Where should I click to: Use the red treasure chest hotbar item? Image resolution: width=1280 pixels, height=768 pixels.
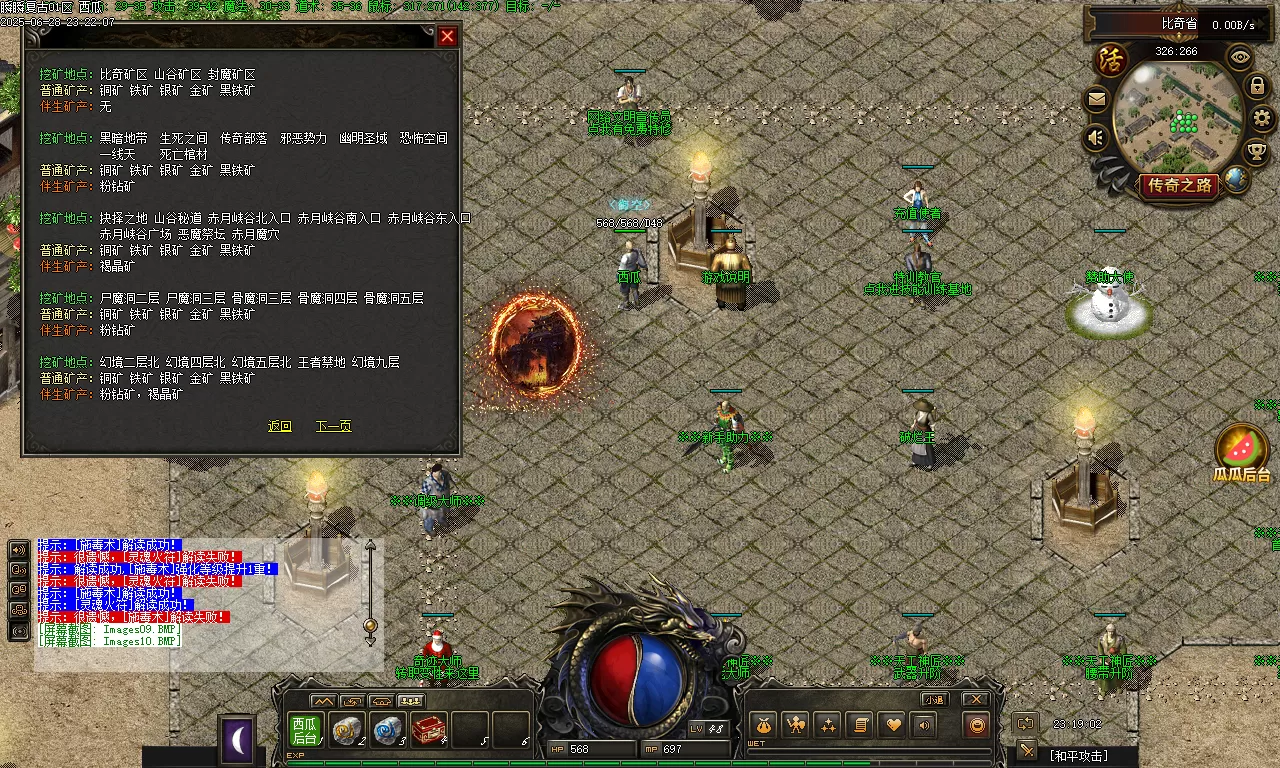428,730
